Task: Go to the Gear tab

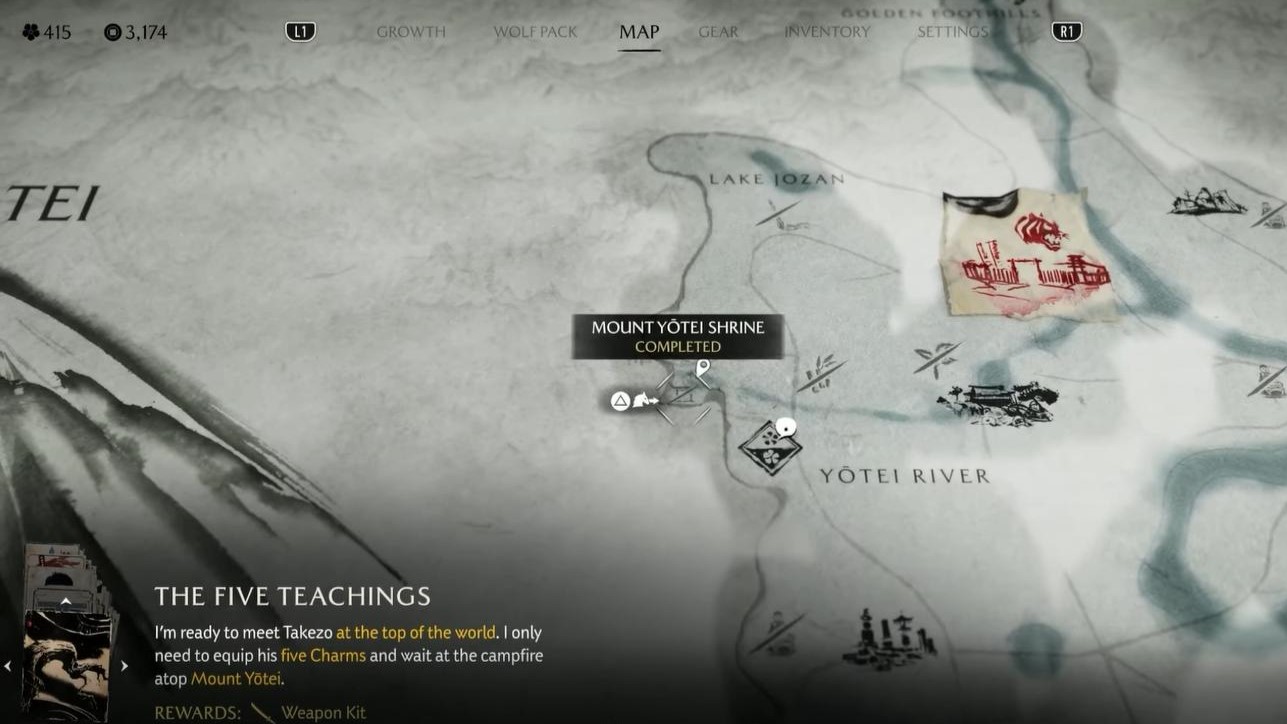Action: coord(718,32)
